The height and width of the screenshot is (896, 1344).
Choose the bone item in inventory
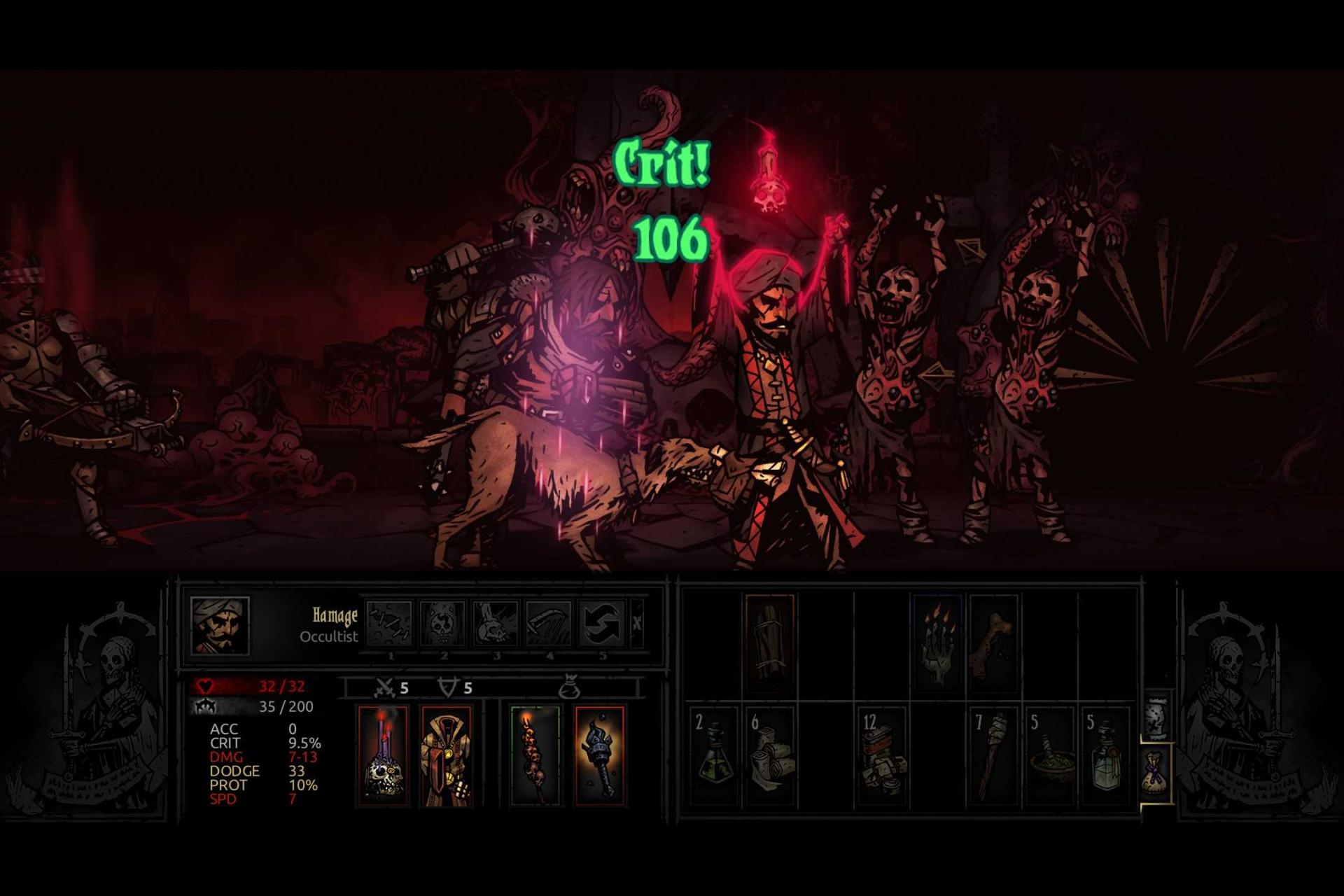tap(993, 644)
